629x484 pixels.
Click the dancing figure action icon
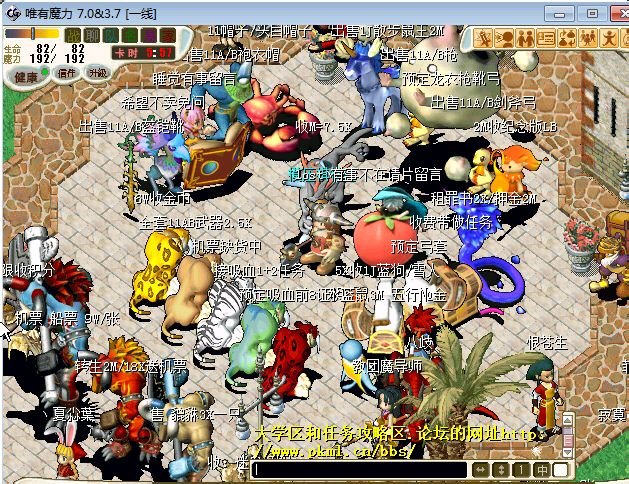(x=609, y=38)
